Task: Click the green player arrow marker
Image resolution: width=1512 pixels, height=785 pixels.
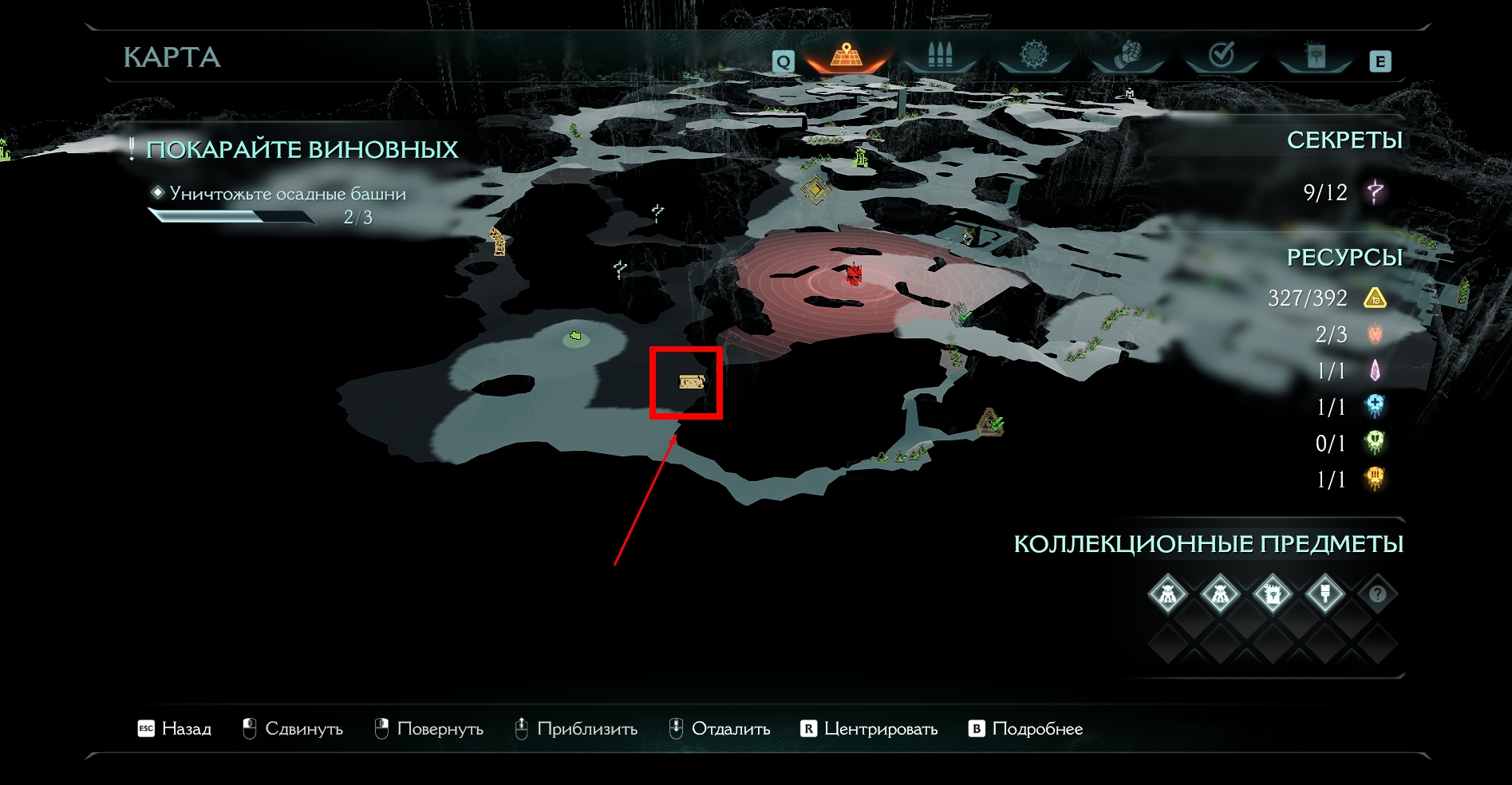Action: tap(575, 337)
